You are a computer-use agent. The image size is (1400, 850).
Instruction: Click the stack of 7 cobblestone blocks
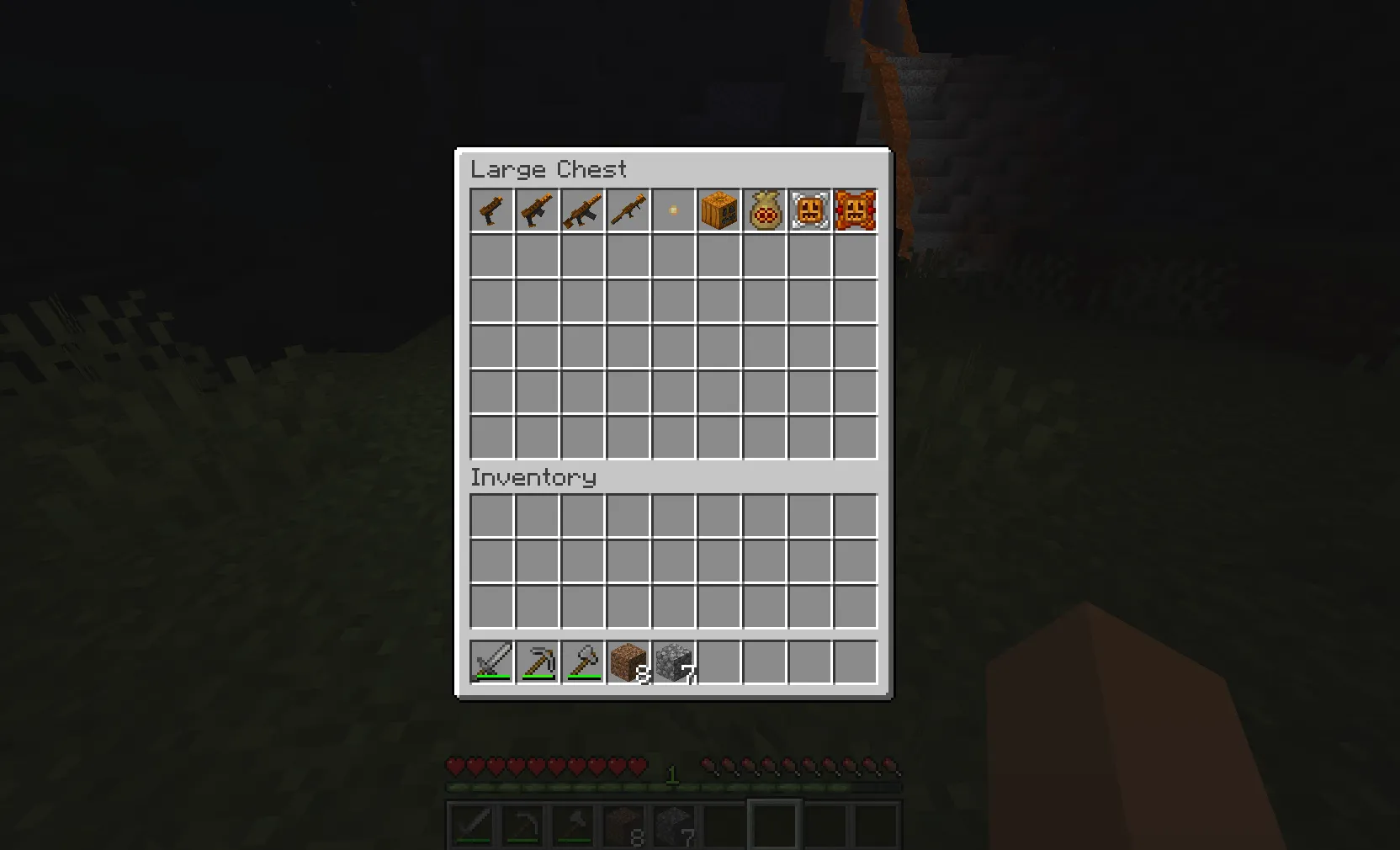[673, 662]
